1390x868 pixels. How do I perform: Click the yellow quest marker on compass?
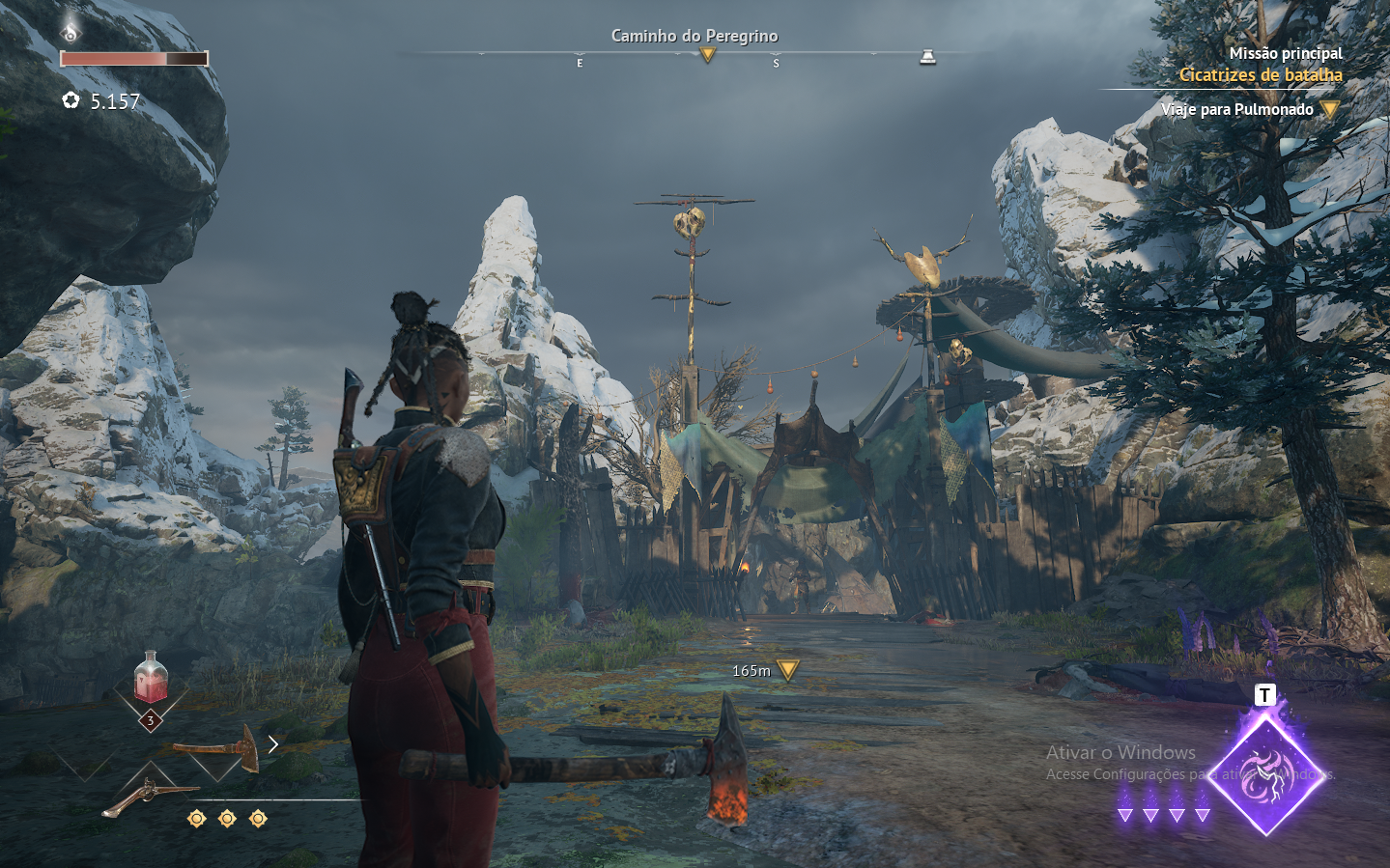[708, 56]
